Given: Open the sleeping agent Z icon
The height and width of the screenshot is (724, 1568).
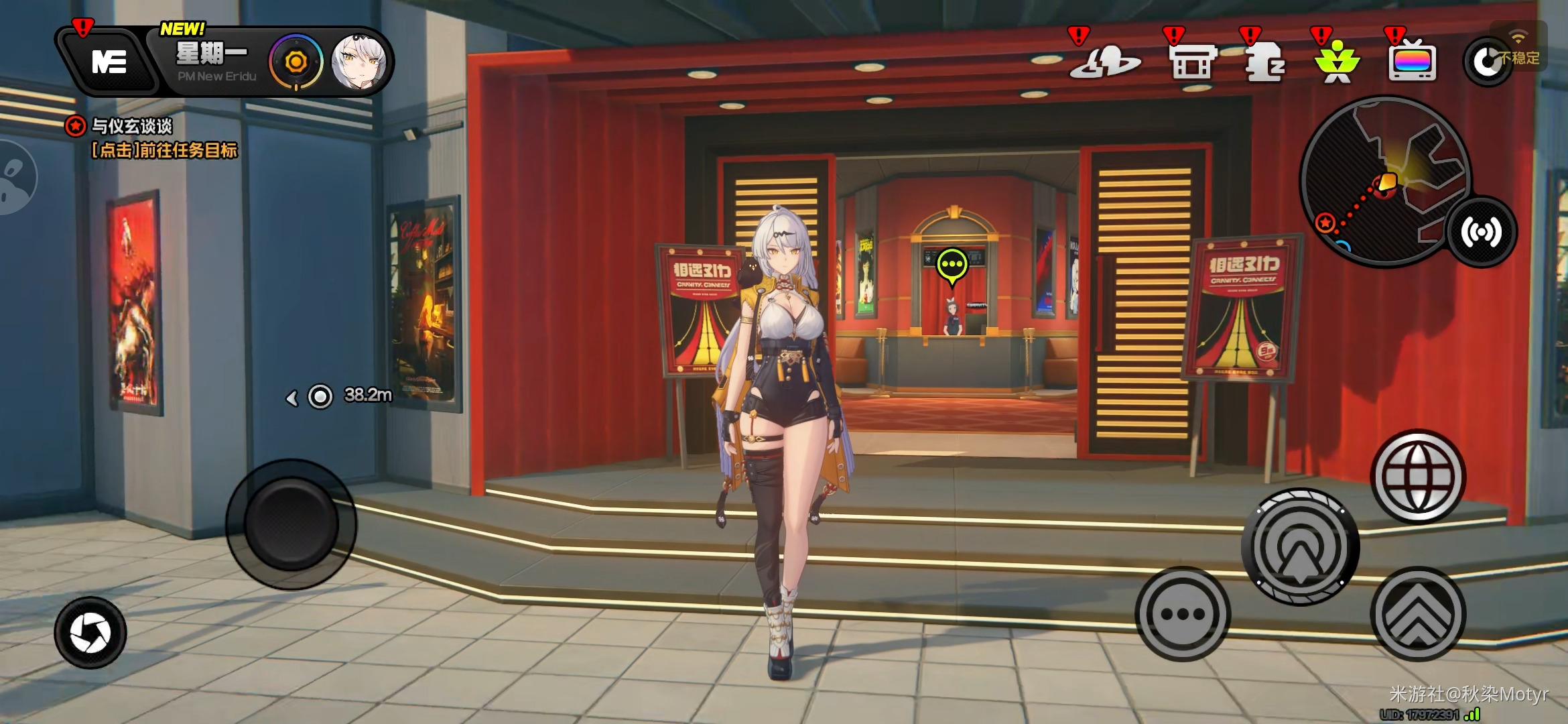Looking at the screenshot, I should (x=1264, y=62).
